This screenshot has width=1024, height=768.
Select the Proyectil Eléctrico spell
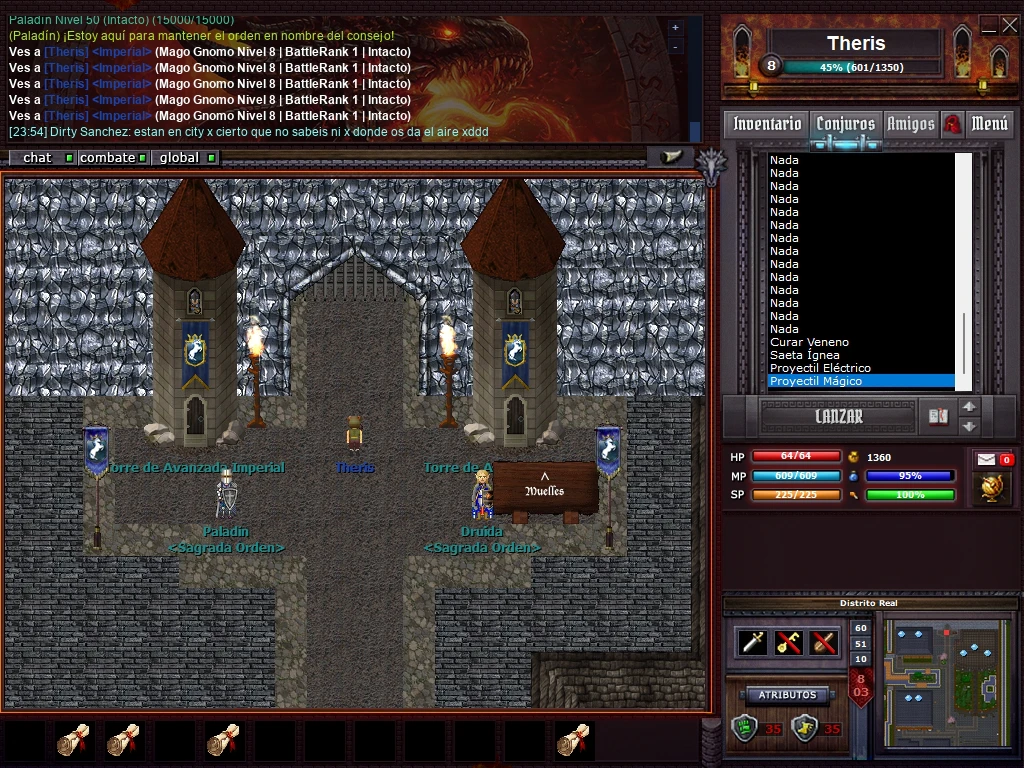820,368
